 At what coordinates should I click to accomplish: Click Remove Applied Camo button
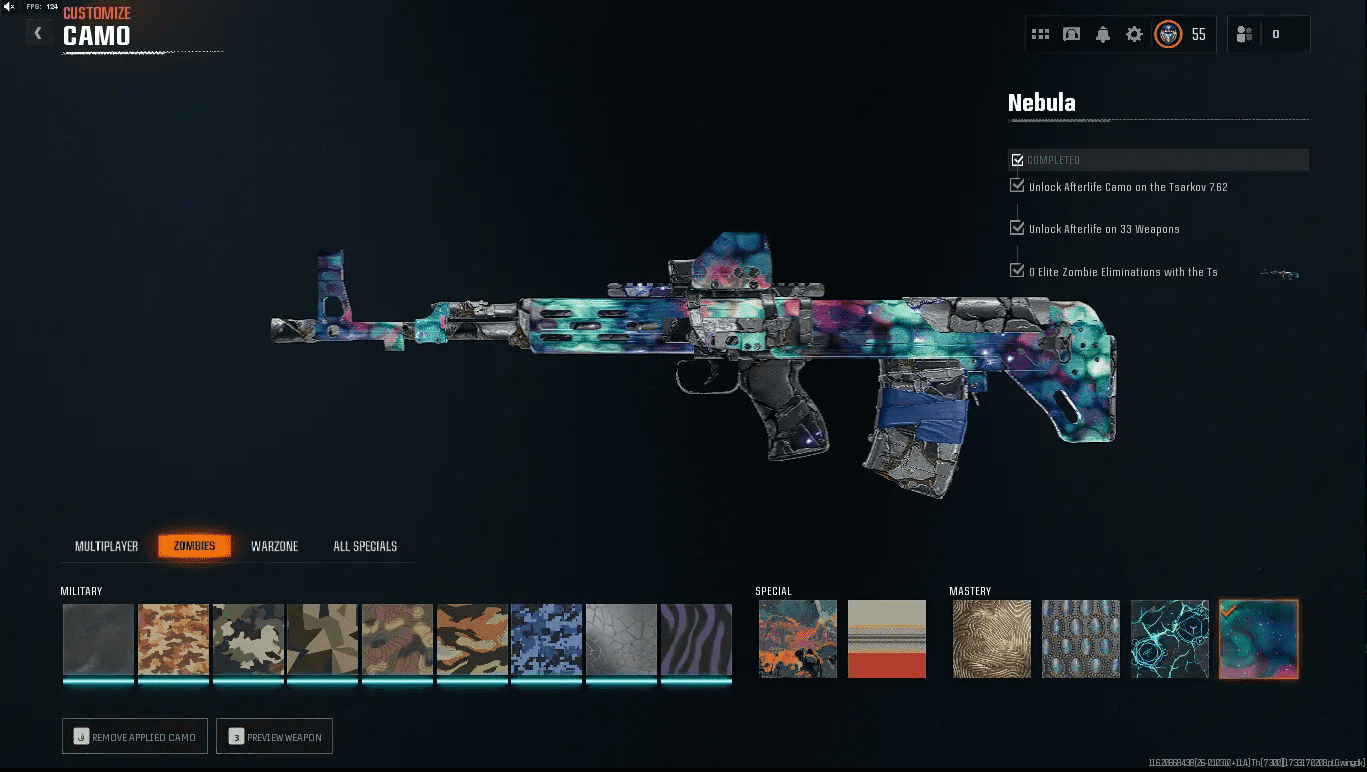click(x=135, y=737)
